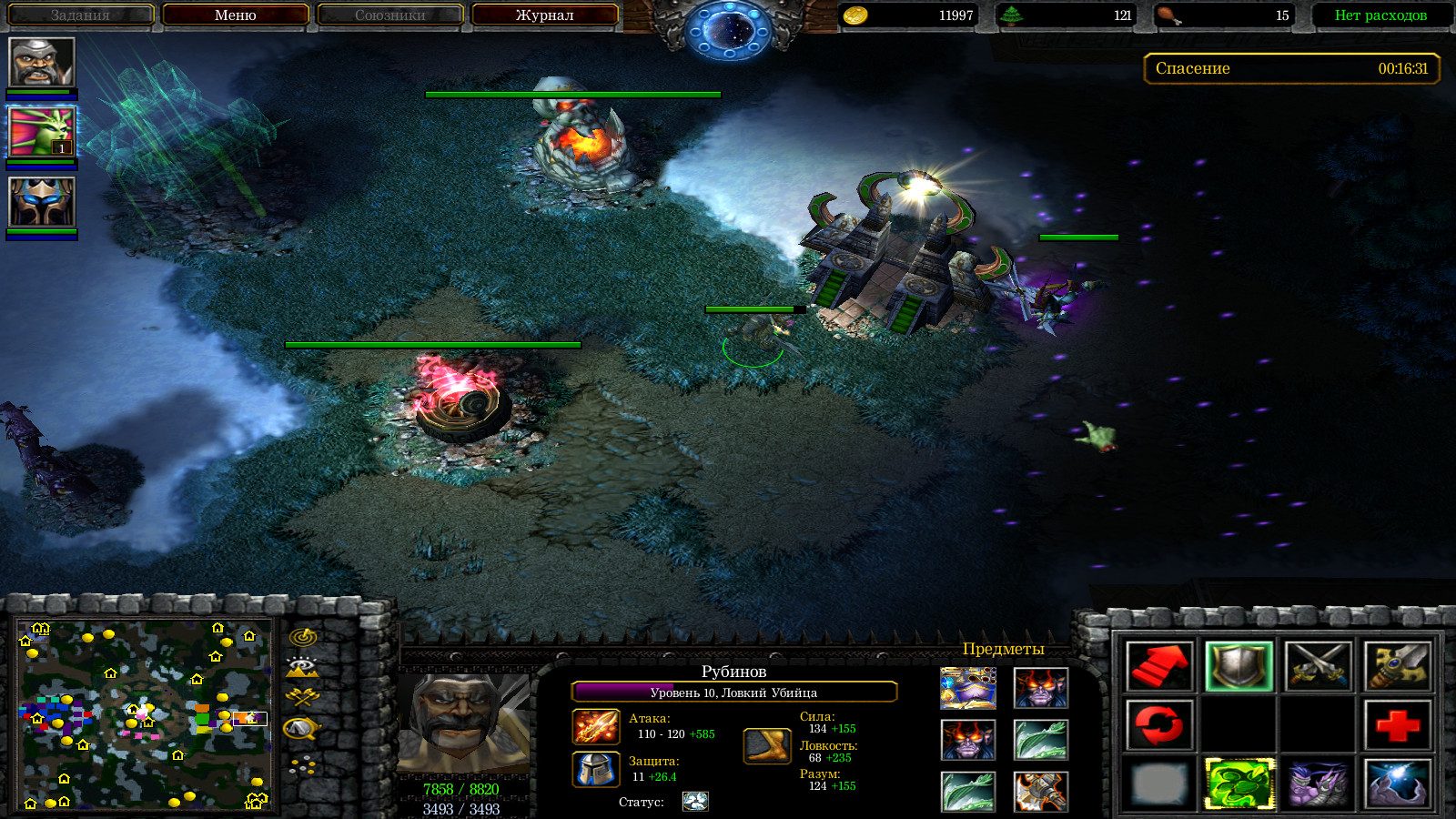The height and width of the screenshot is (819, 1456).
Task: Toggle ally color mode (crossed axes icon)
Action: click(302, 697)
